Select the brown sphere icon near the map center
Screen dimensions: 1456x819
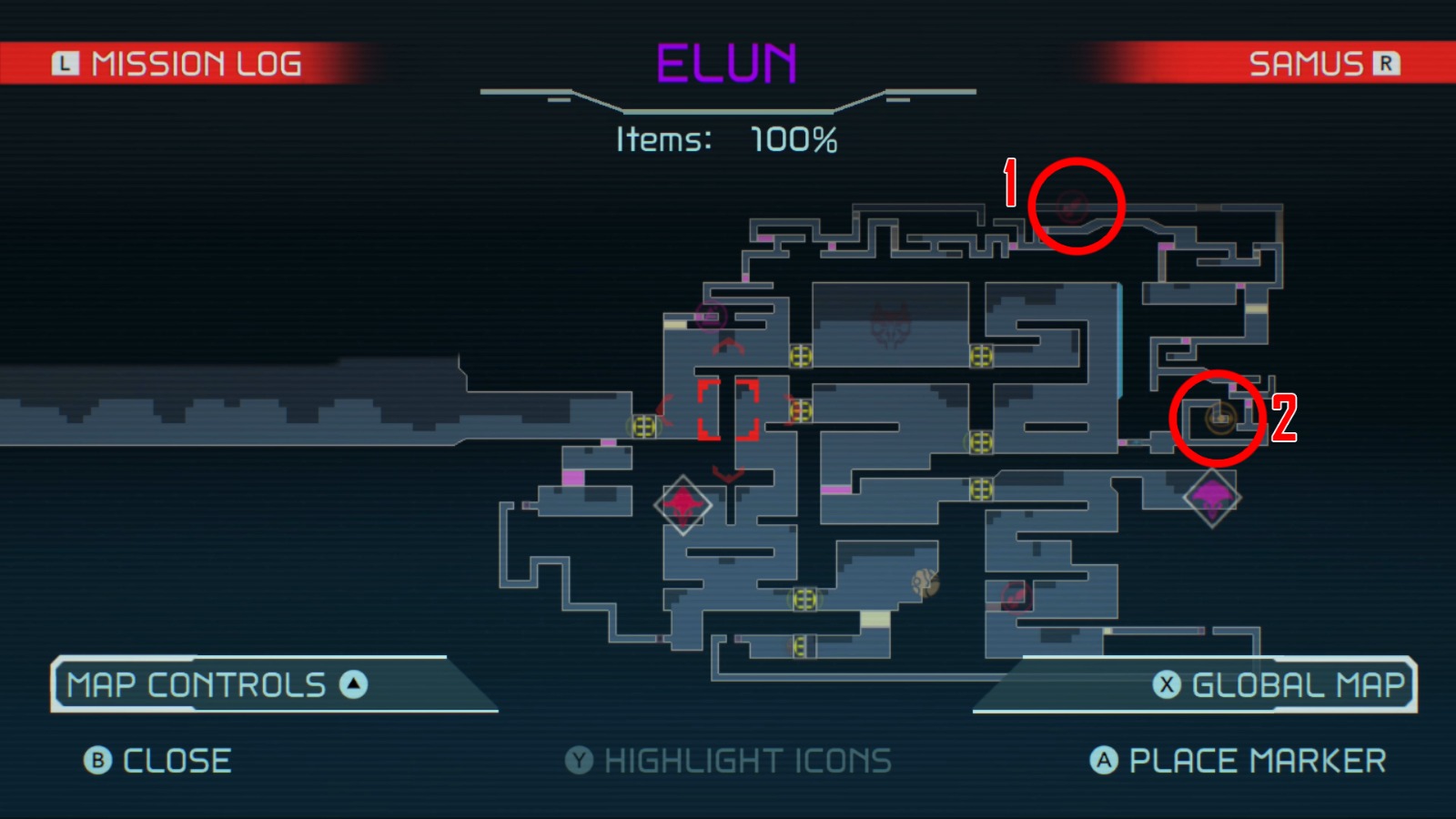[925, 582]
